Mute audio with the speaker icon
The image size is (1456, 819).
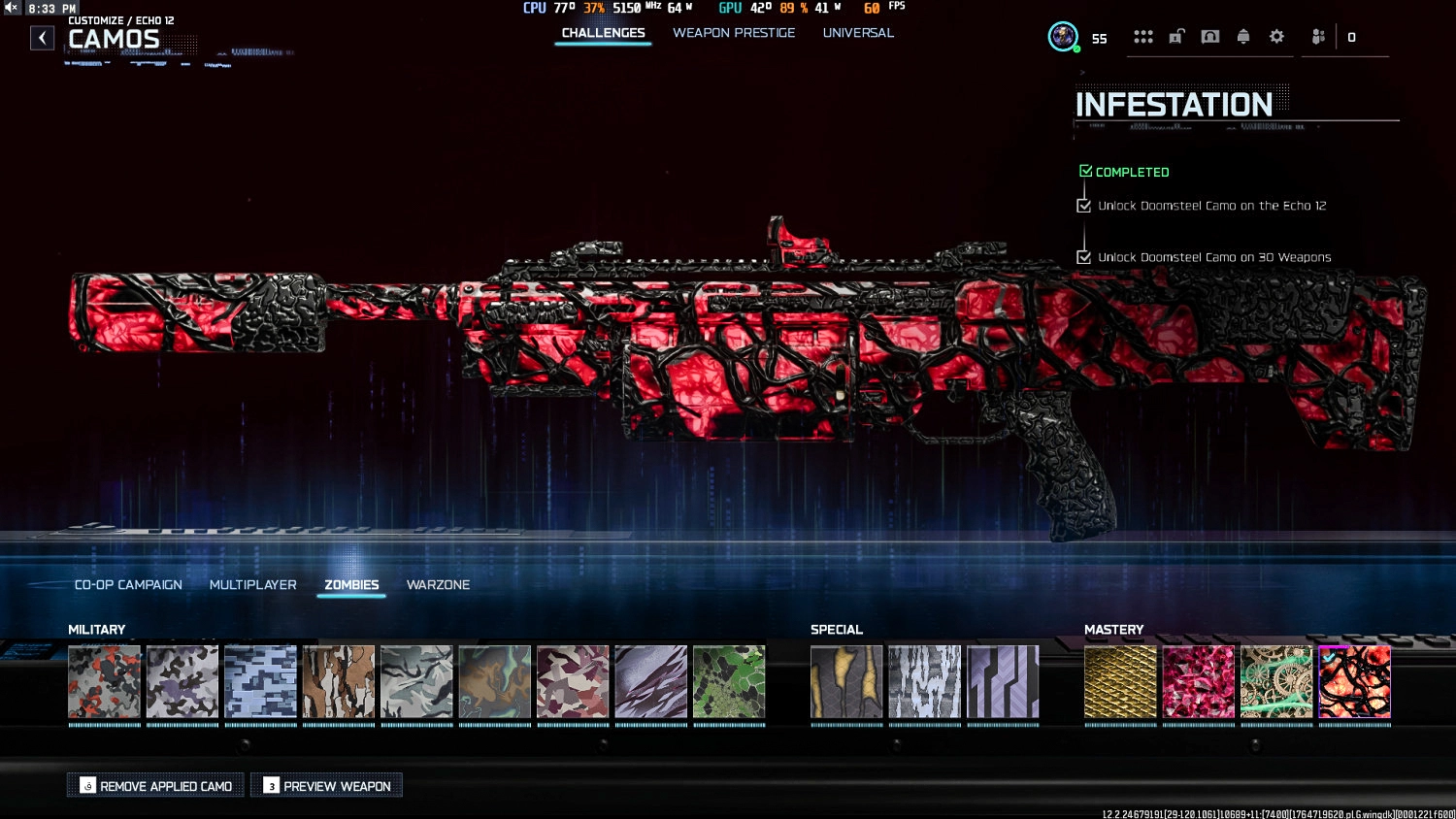11,7
